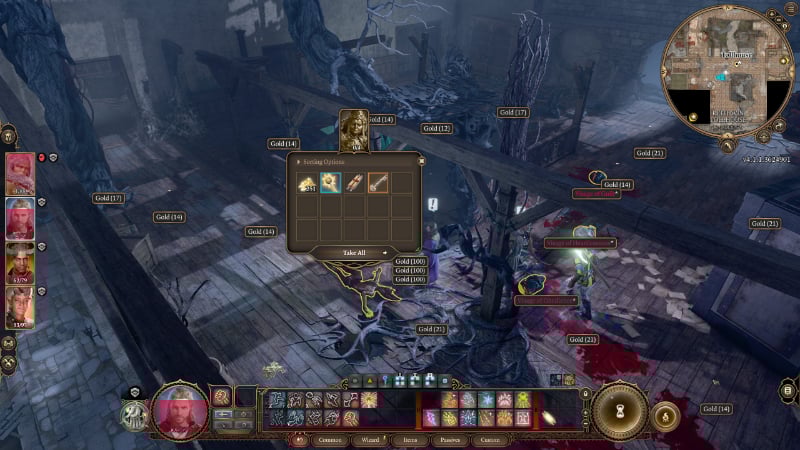Take all items from the loot window

(x=353, y=253)
